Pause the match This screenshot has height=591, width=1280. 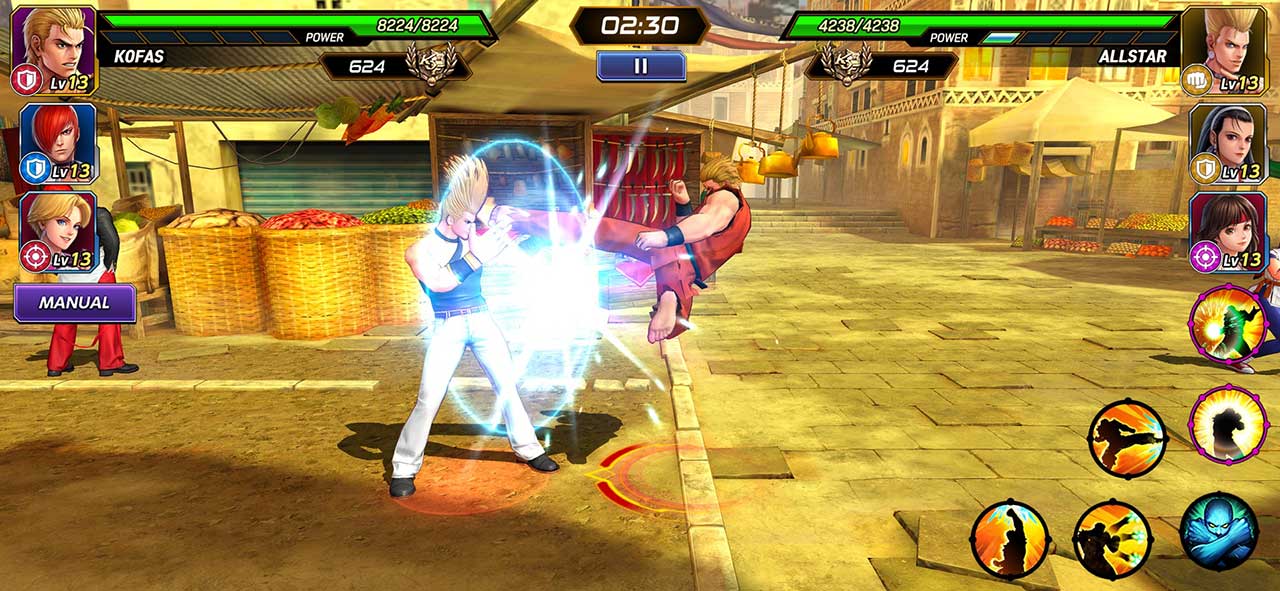(x=641, y=66)
